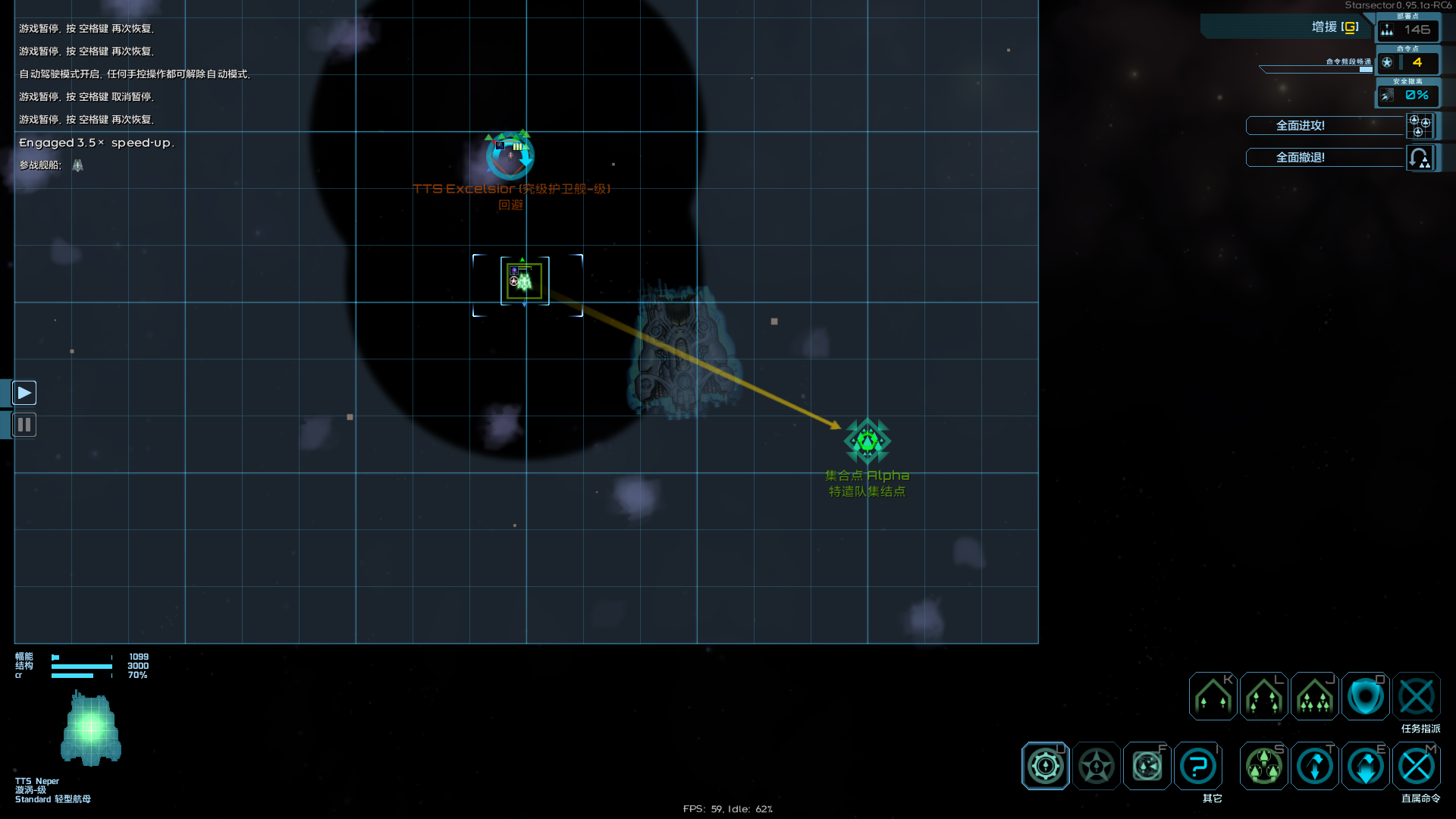Select the urgent Retreat icon labeled E

coord(1365,766)
